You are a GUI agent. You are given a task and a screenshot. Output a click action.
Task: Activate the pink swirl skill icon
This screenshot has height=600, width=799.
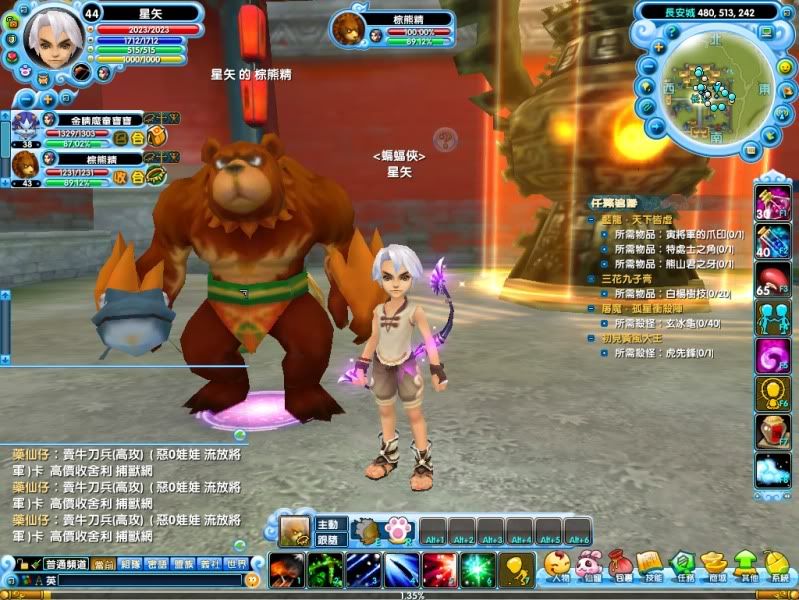pyautogui.click(x=772, y=355)
